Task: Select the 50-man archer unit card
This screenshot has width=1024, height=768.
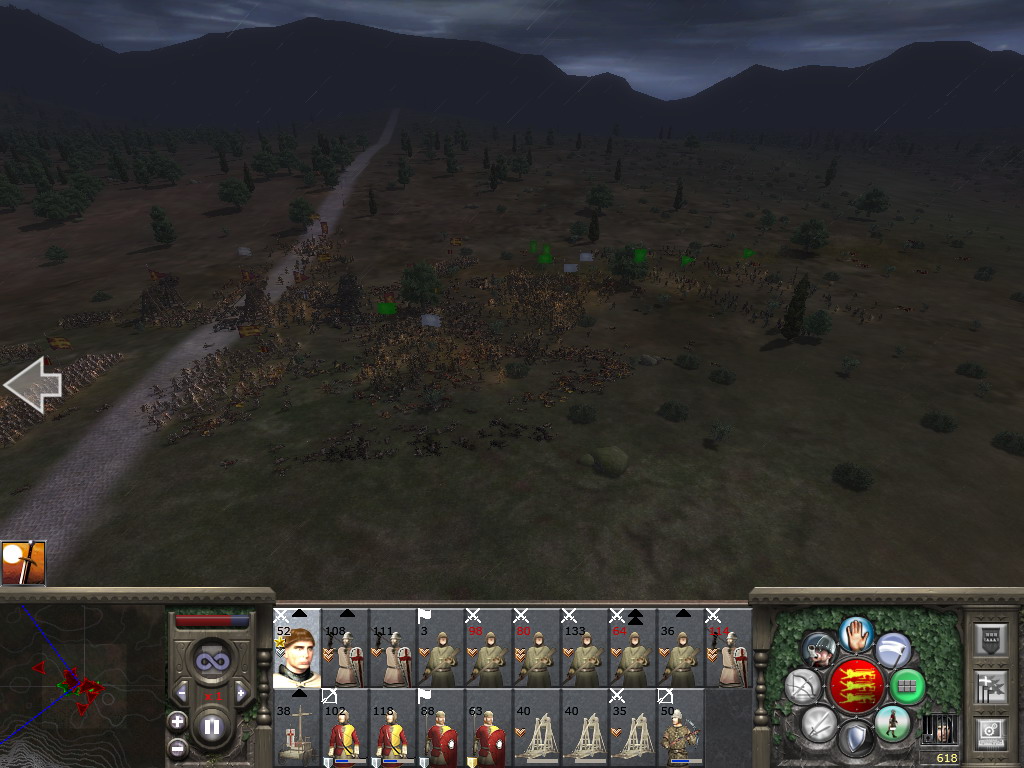Action: (x=681, y=728)
